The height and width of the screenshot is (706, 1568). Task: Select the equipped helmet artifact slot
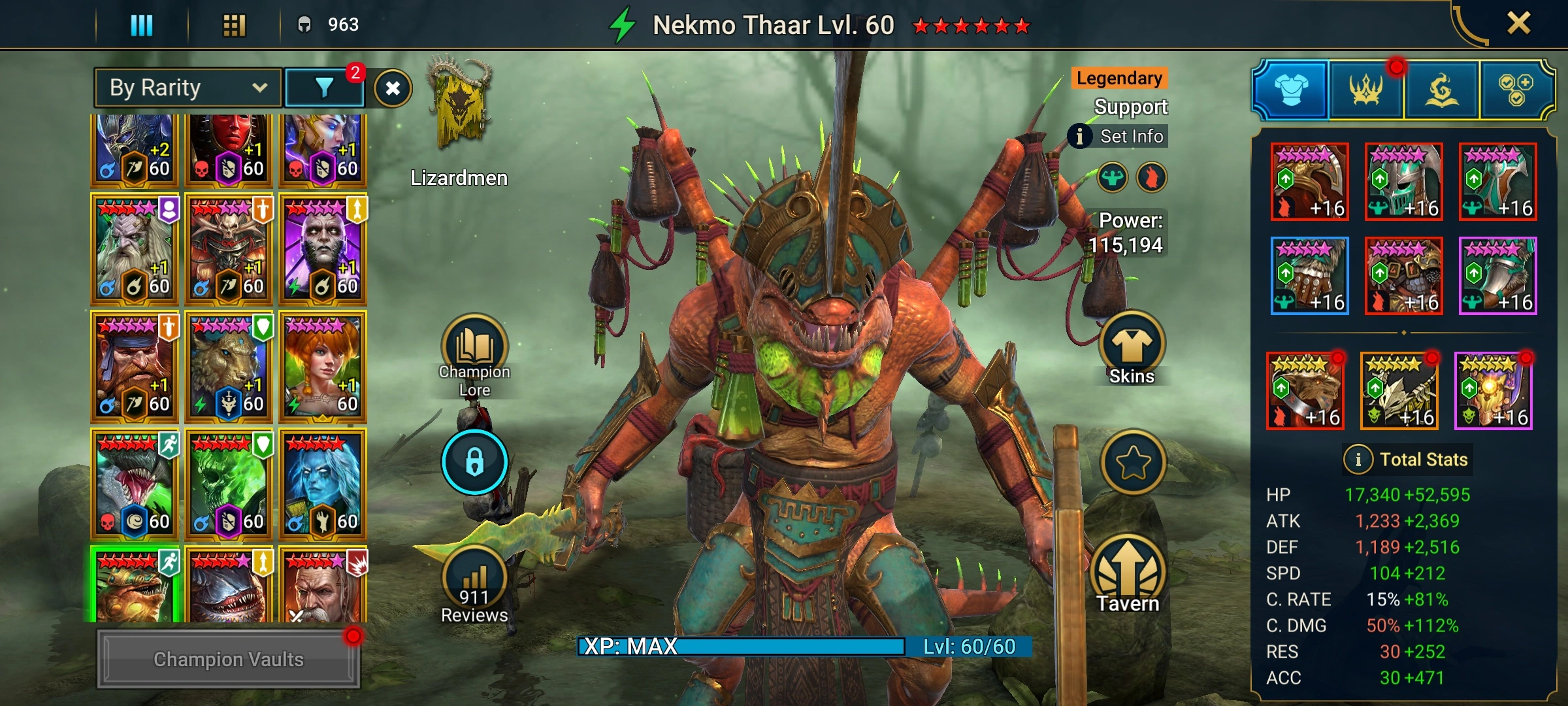(1403, 182)
